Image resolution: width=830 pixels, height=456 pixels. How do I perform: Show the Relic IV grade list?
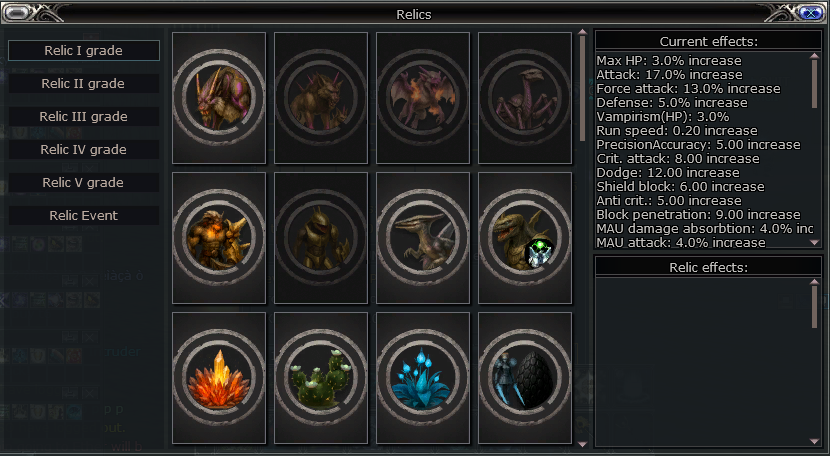(84, 150)
